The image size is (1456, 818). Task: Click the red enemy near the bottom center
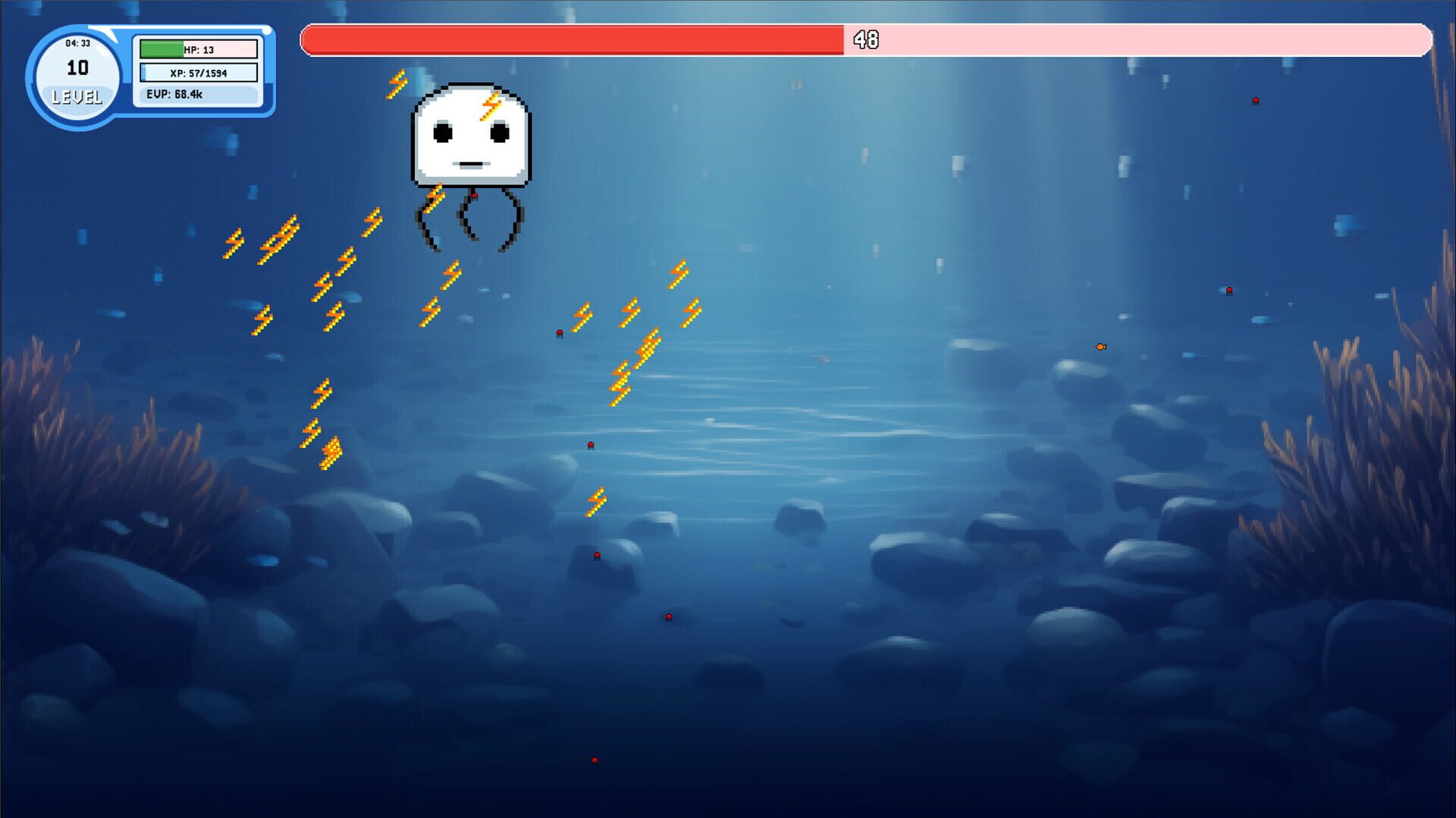click(x=668, y=617)
